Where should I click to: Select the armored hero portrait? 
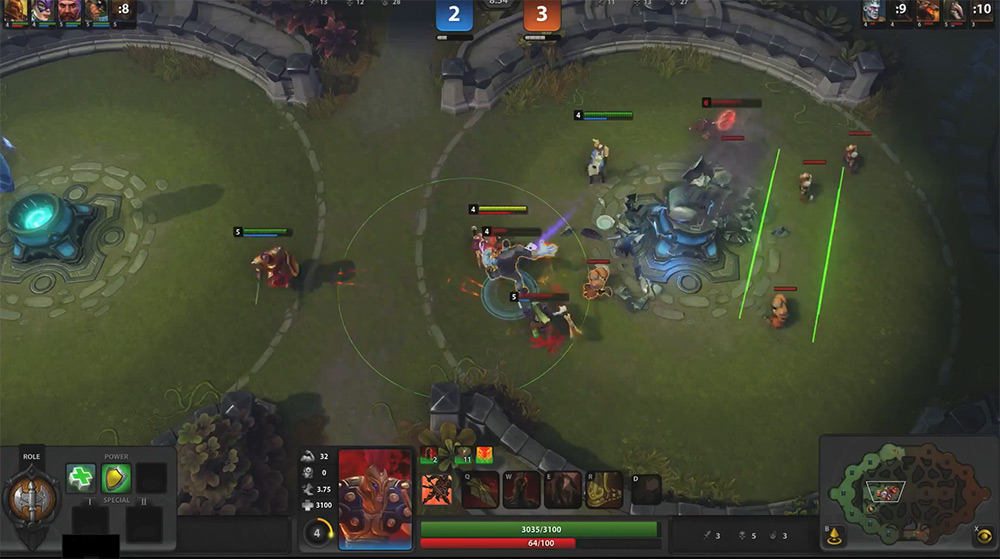coord(375,497)
